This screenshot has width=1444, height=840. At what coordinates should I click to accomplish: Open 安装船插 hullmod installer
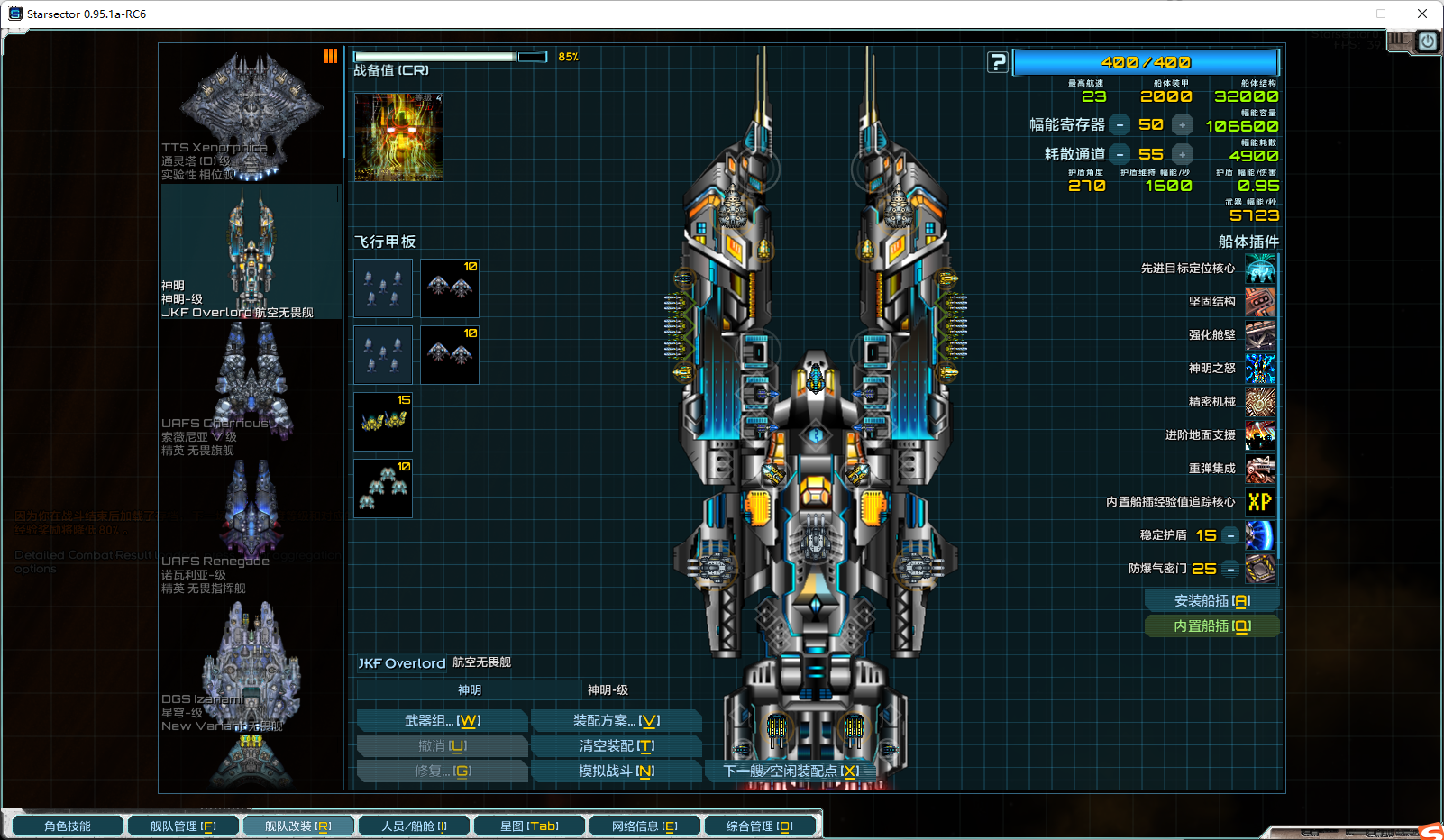point(1211,601)
